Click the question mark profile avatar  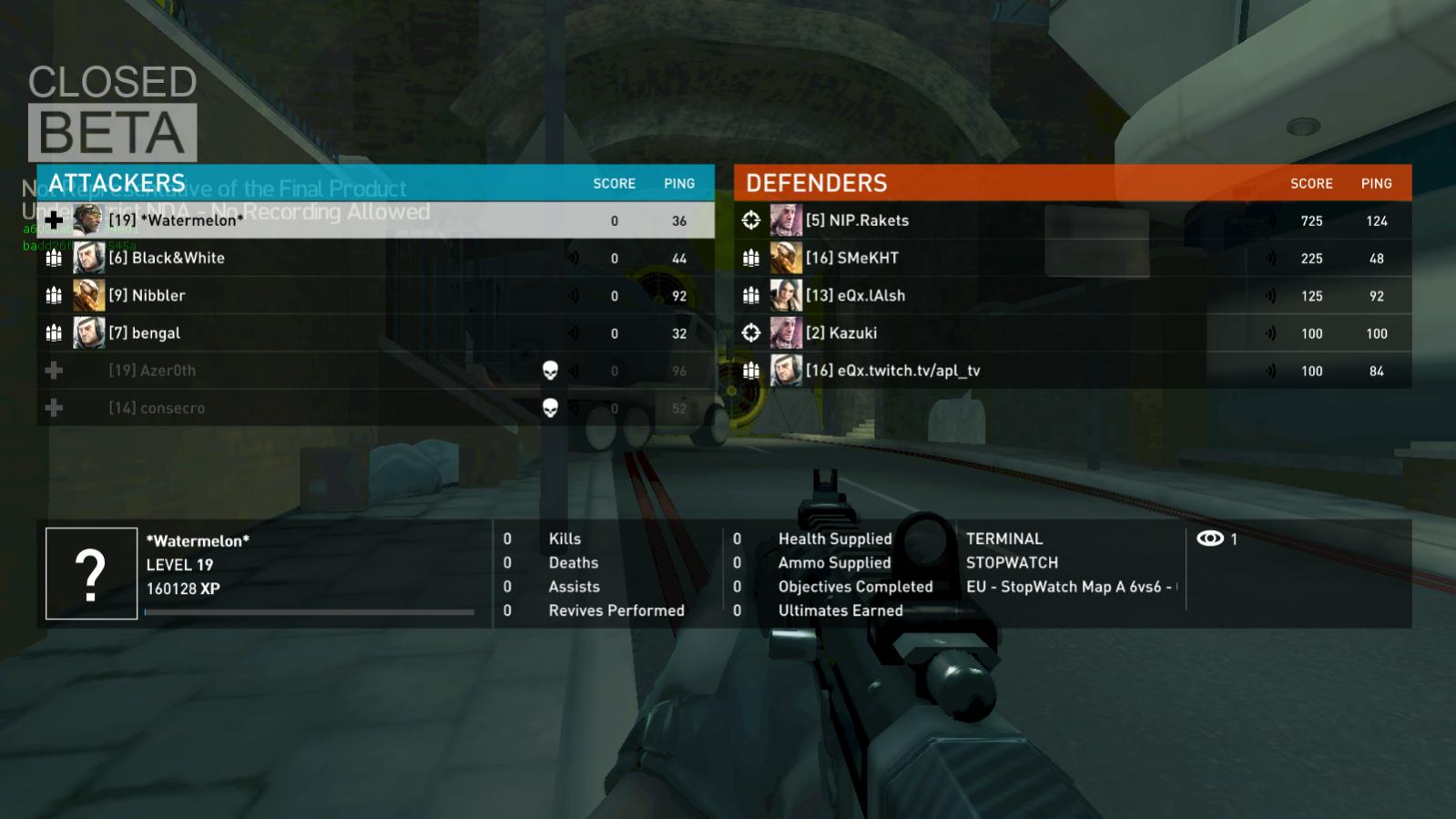[91, 574]
